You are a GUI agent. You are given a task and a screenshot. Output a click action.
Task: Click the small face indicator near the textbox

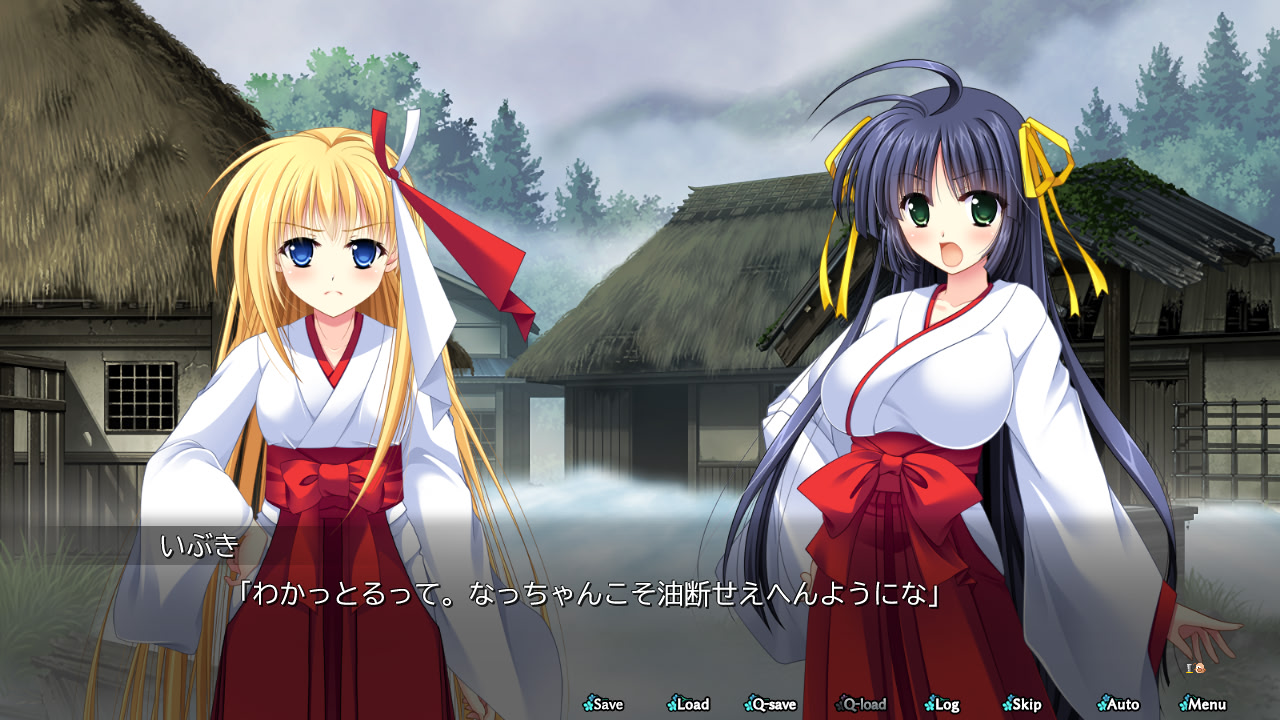click(1200, 668)
